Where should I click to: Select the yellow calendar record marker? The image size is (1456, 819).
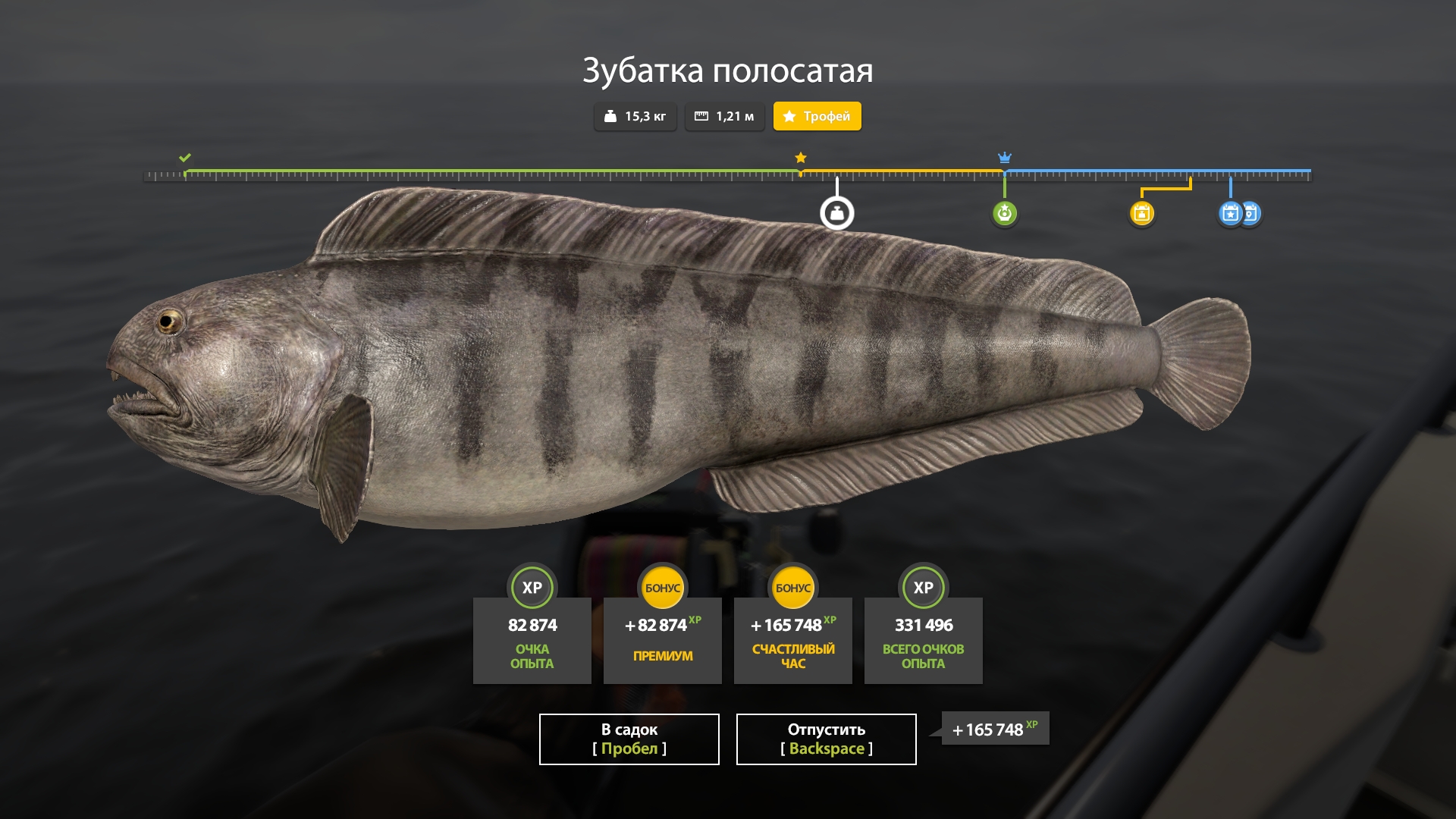(1141, 213)
